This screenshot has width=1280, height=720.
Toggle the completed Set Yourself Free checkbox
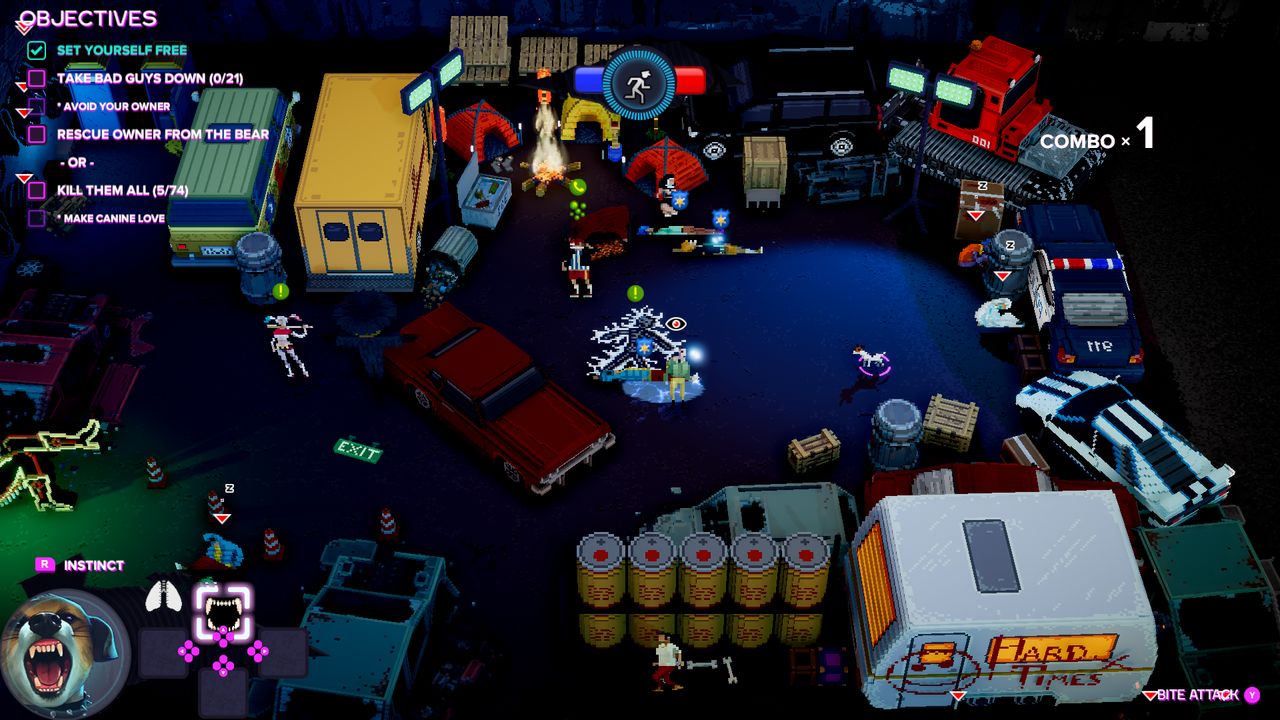coord(35,48)
